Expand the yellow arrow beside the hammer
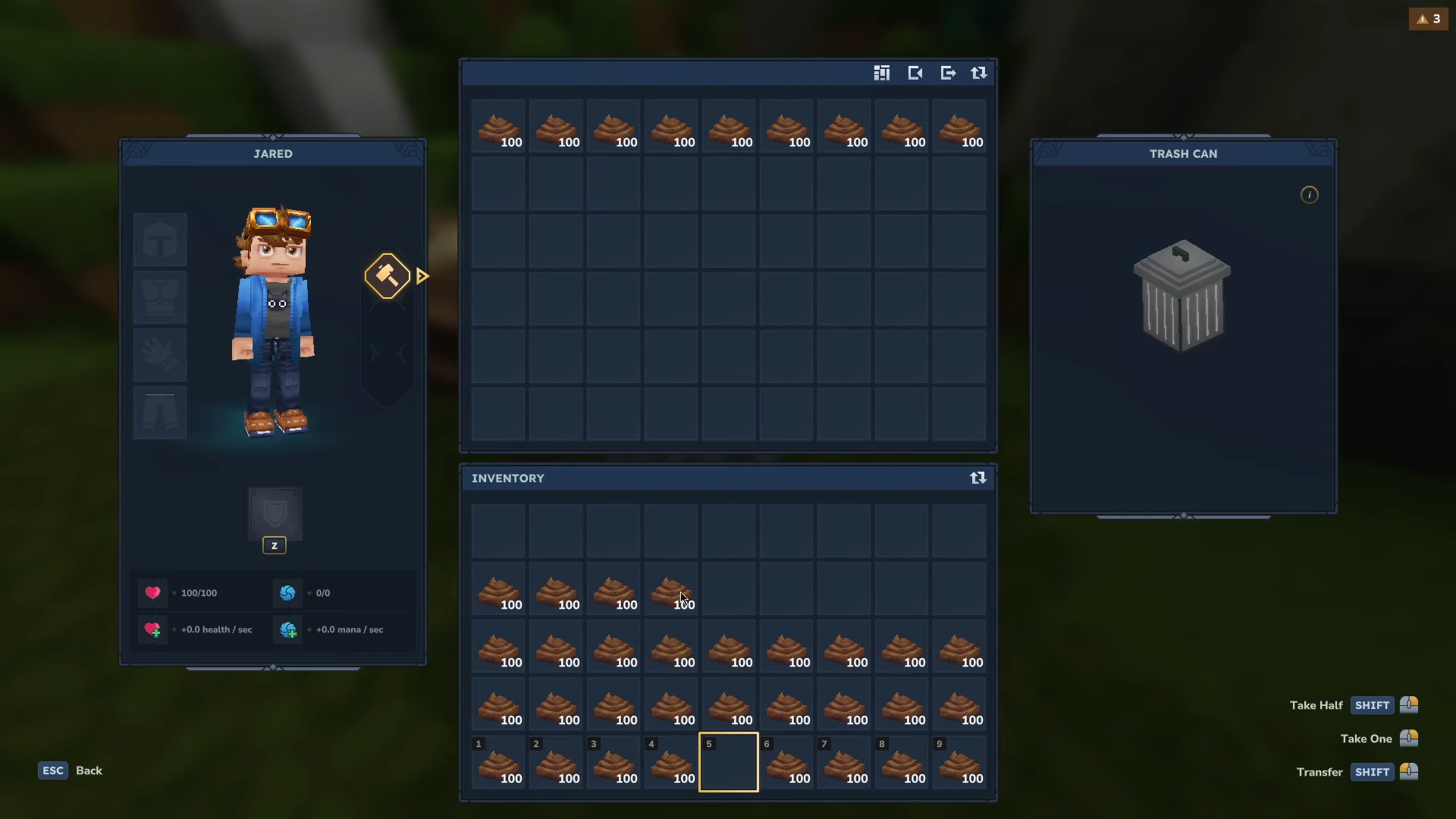This screenshot has width=1456, height=819. [423, 277]
